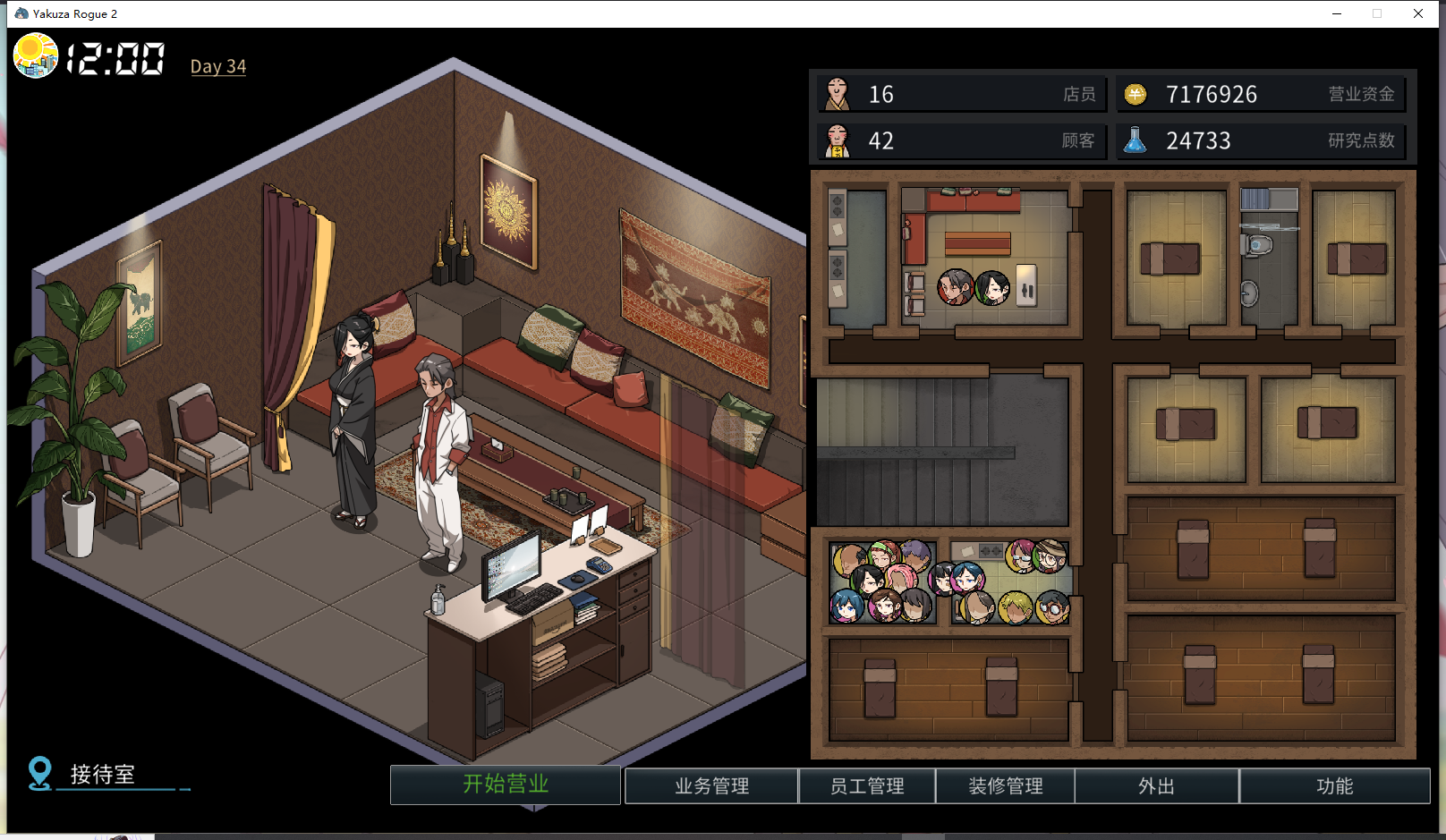Select the bathroom with toilet on map
The image size is (1446, 840).
[1269, 259]
